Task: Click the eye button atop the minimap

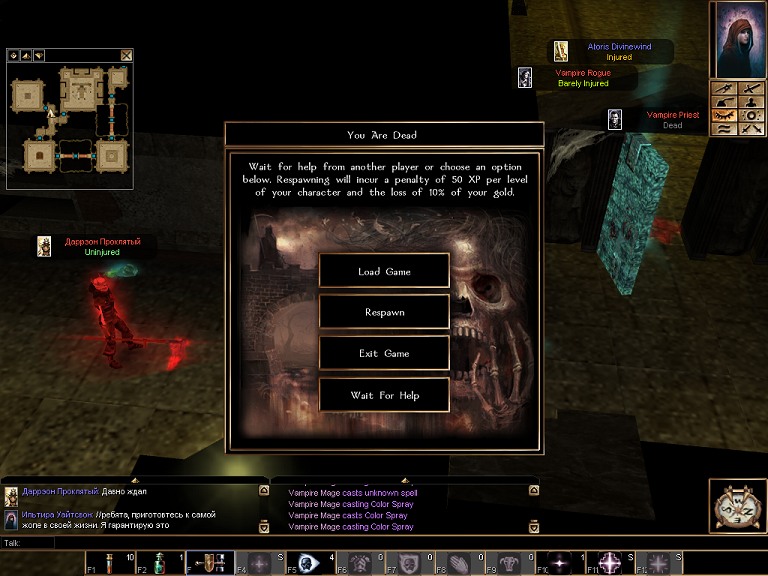Action: (x=14, y=55)
